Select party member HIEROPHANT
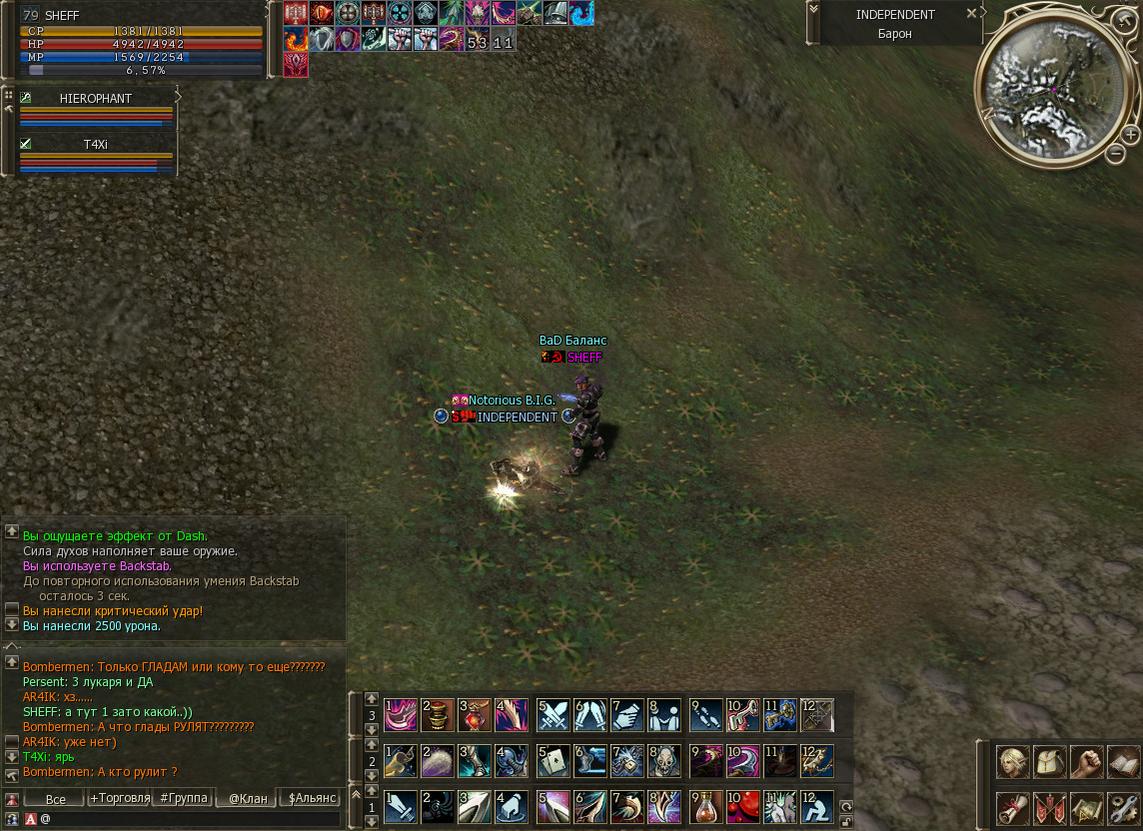The image size is (1143, 831). pos(96,99)
